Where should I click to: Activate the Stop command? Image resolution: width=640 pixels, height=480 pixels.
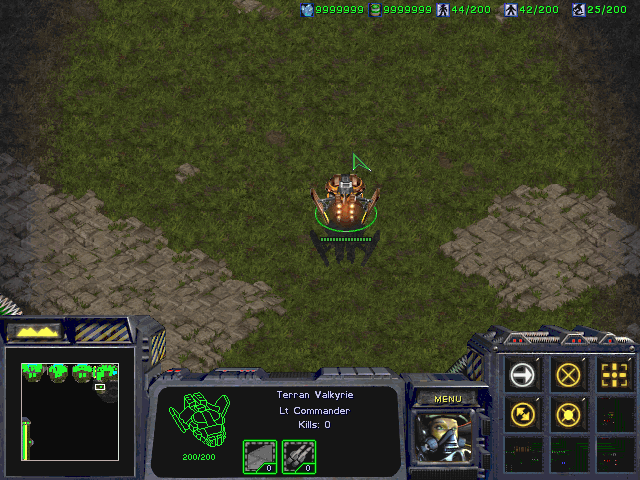click(568, 375)
